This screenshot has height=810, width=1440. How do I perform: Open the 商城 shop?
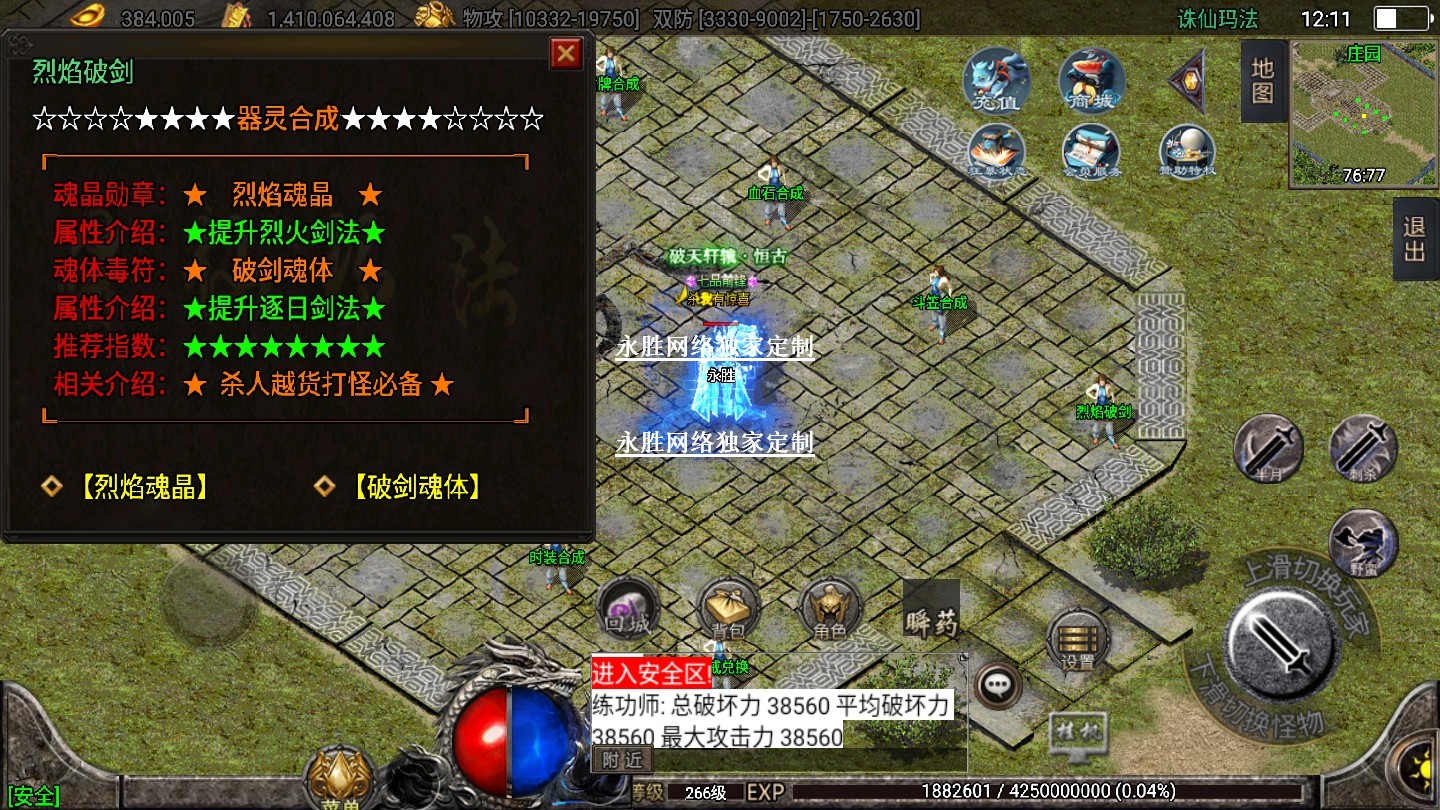click(x=1092, y=79)
